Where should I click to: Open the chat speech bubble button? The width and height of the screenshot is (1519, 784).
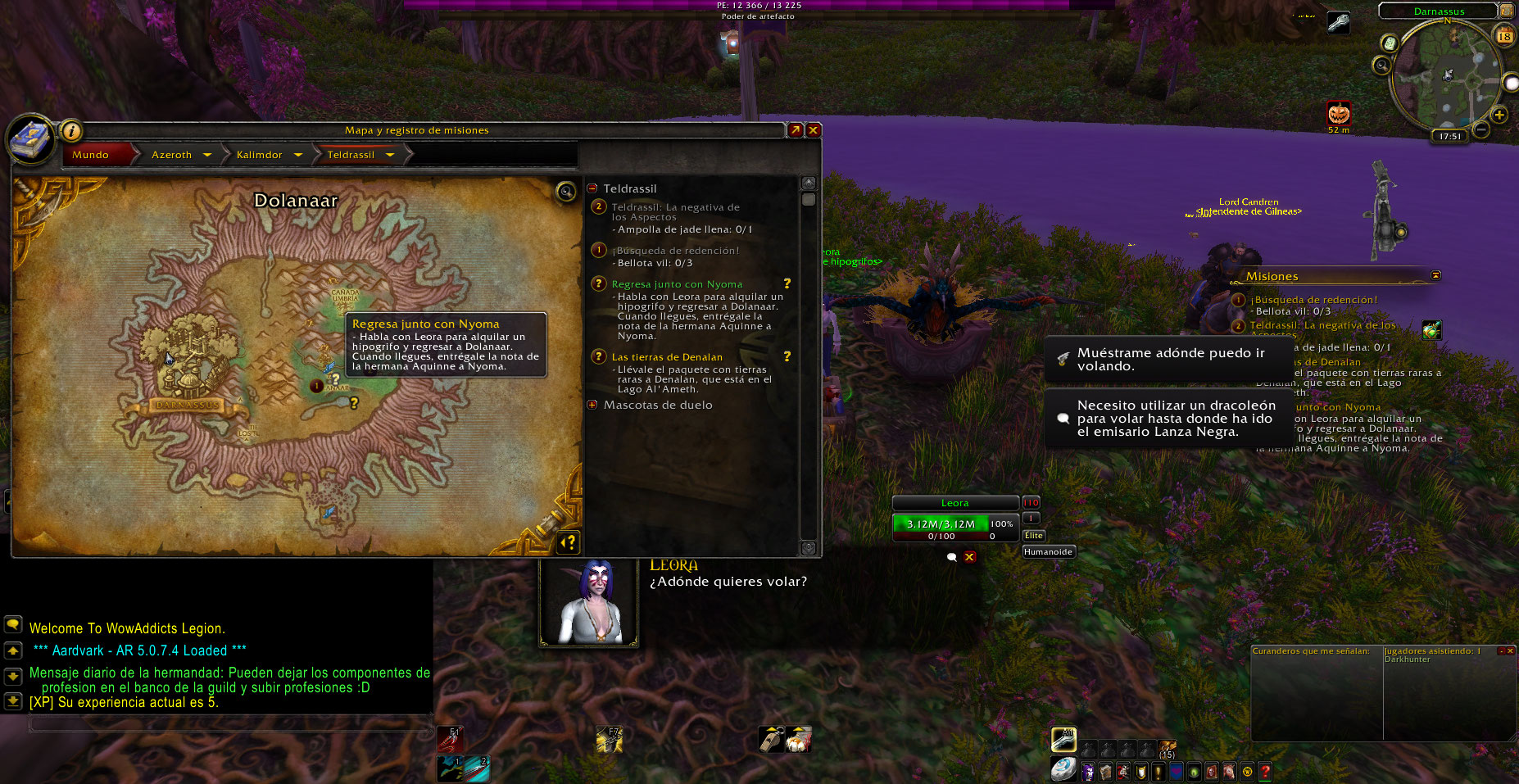click(x=13, y=624)
